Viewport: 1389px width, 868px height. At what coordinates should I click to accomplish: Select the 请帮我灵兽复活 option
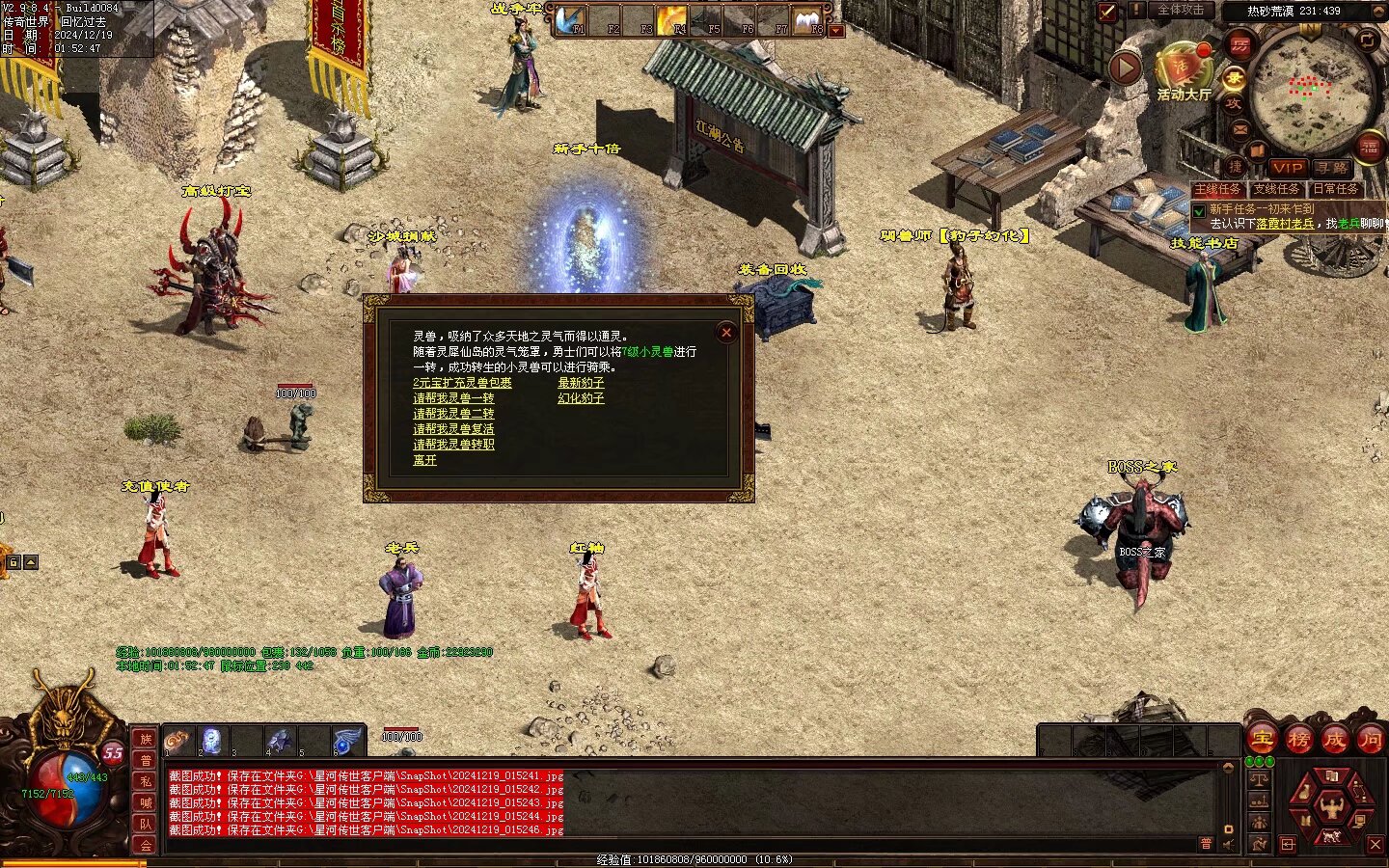coord(453,429)
